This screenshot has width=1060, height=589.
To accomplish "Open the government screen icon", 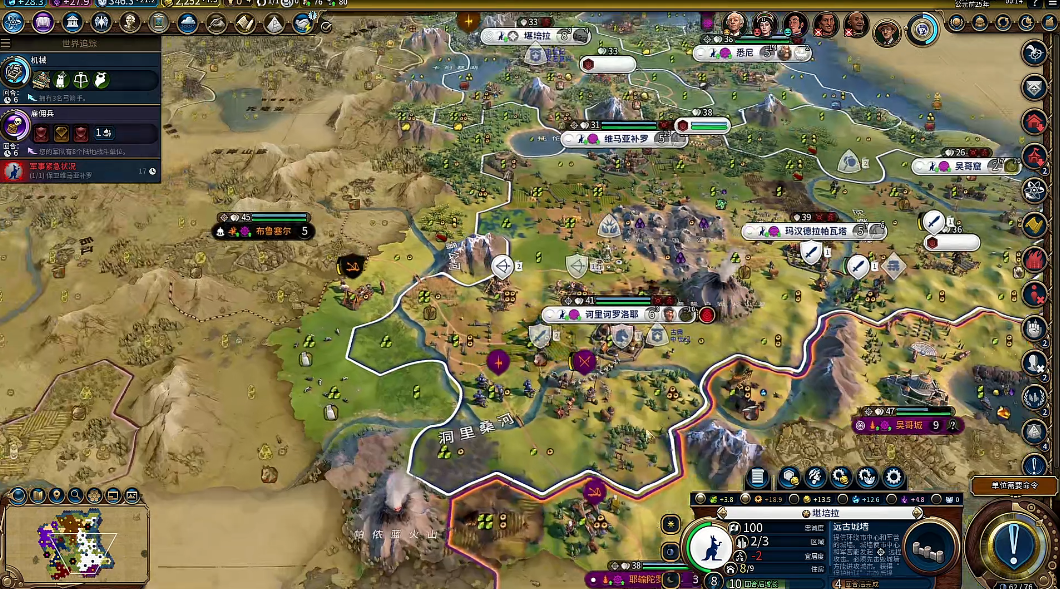I will pyautogui.click(x=73, y=22).
